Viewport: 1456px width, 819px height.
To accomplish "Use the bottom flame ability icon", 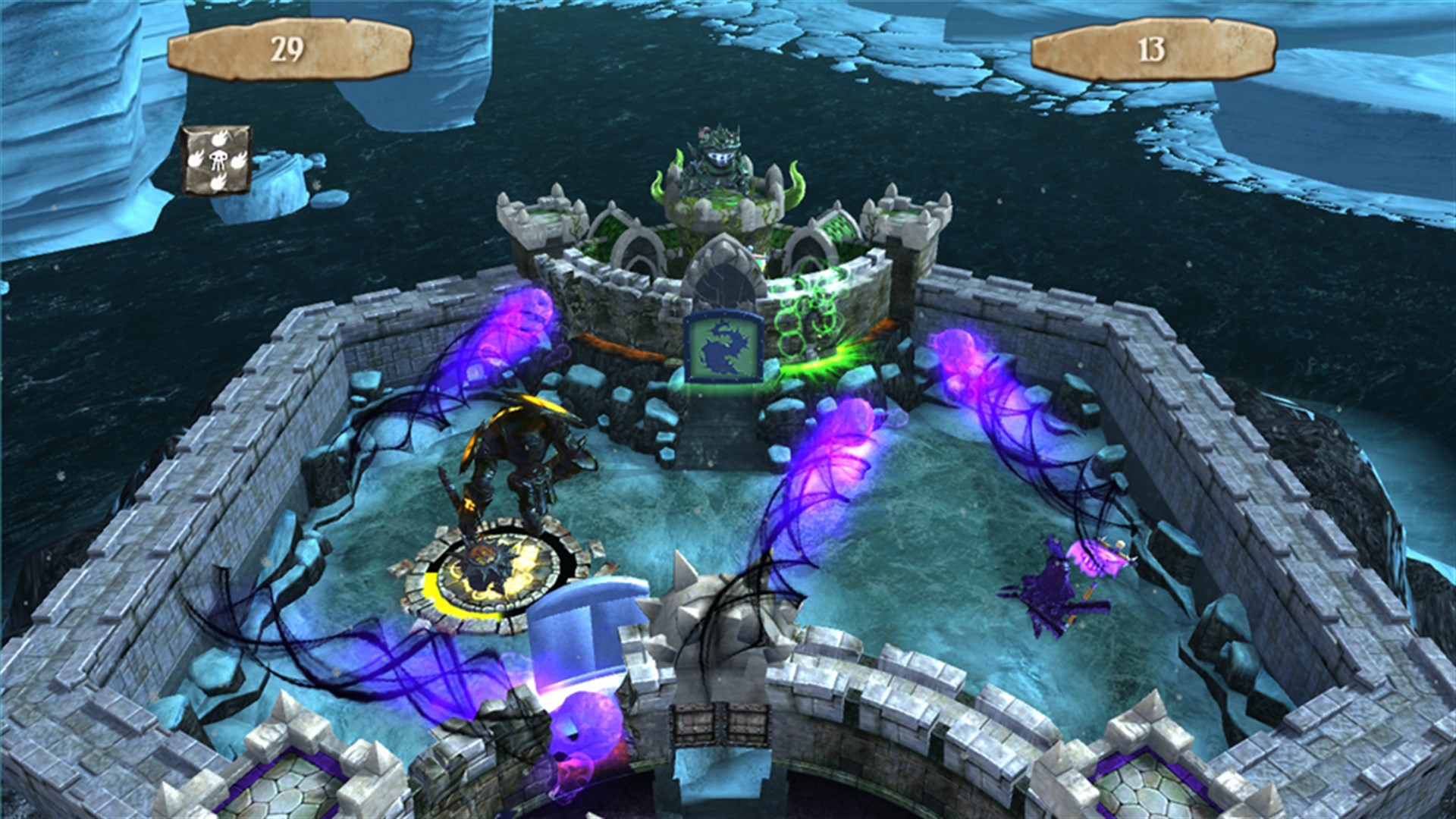I will 218,182.
